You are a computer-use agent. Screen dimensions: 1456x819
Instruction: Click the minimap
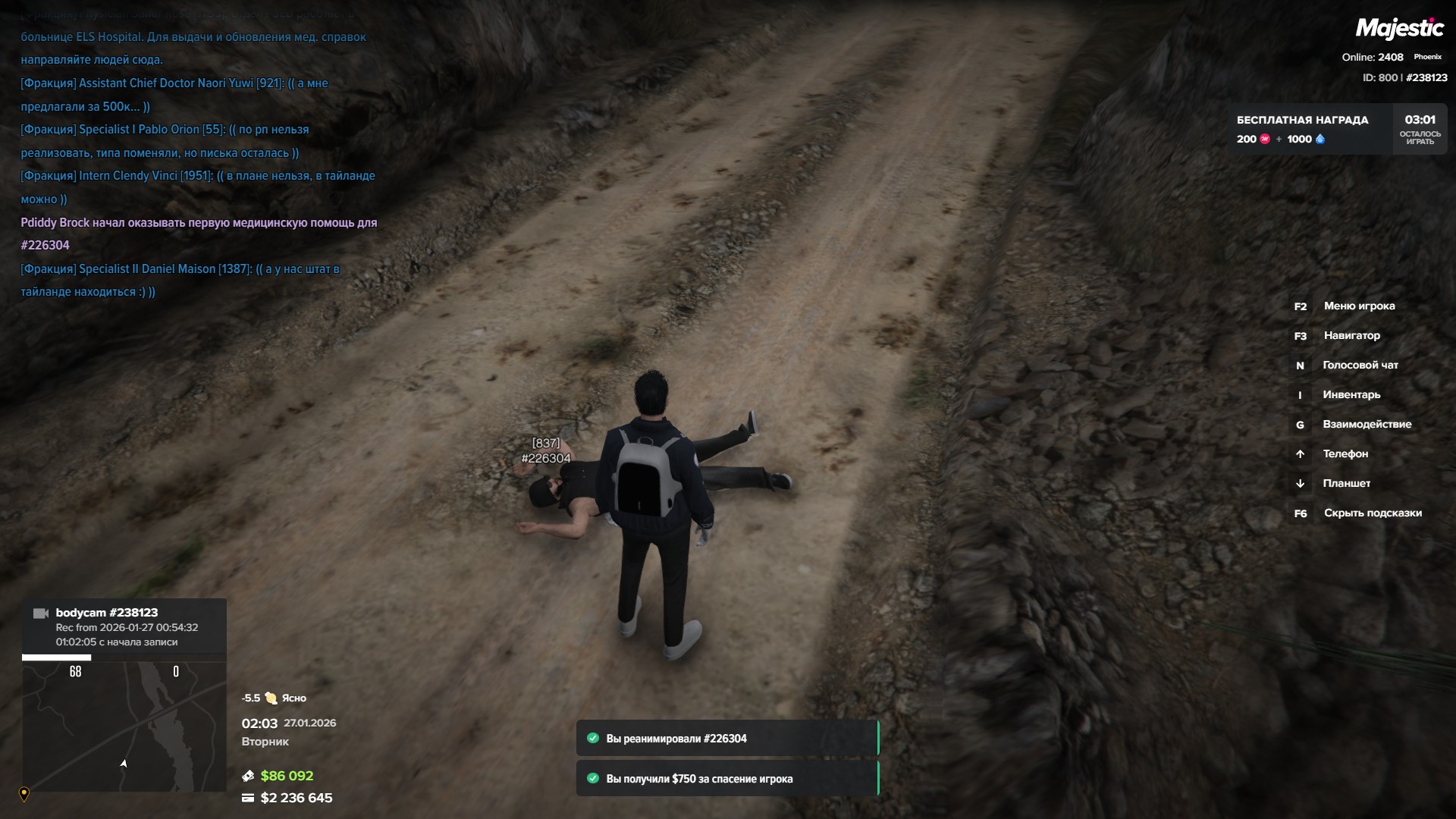(124, 726)
